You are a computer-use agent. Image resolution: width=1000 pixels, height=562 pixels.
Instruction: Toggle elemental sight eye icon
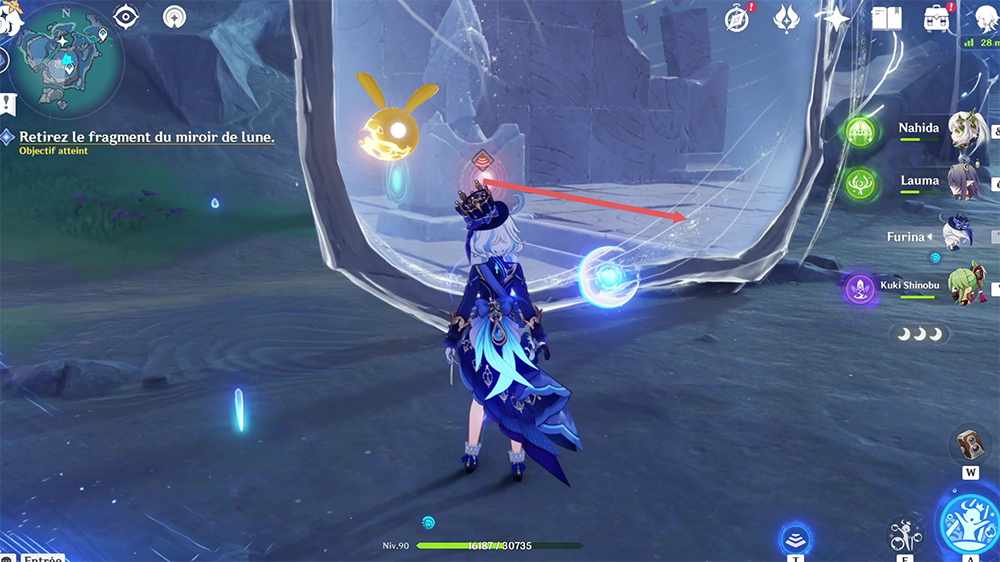tap(127, 16)
